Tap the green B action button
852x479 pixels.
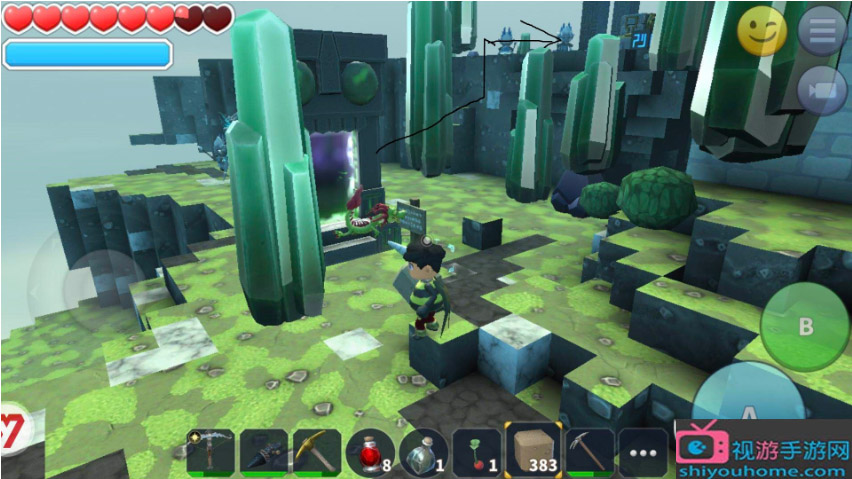point(805,328)
